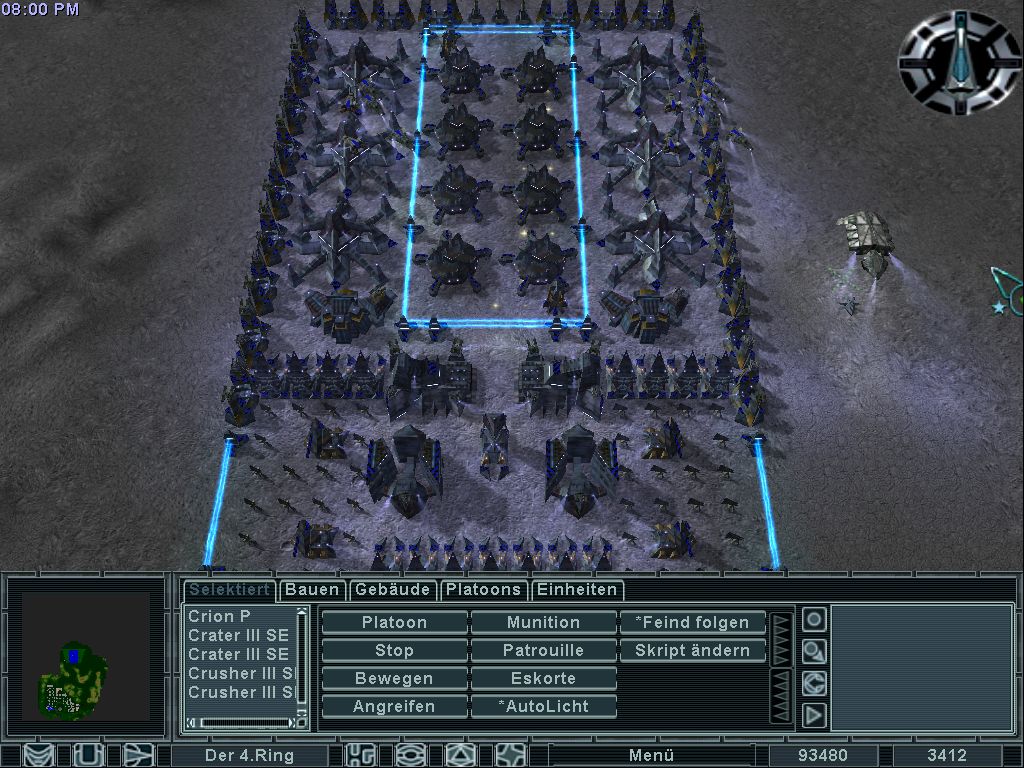Click the magnifier icon beside the command panel

click(814, 652)
